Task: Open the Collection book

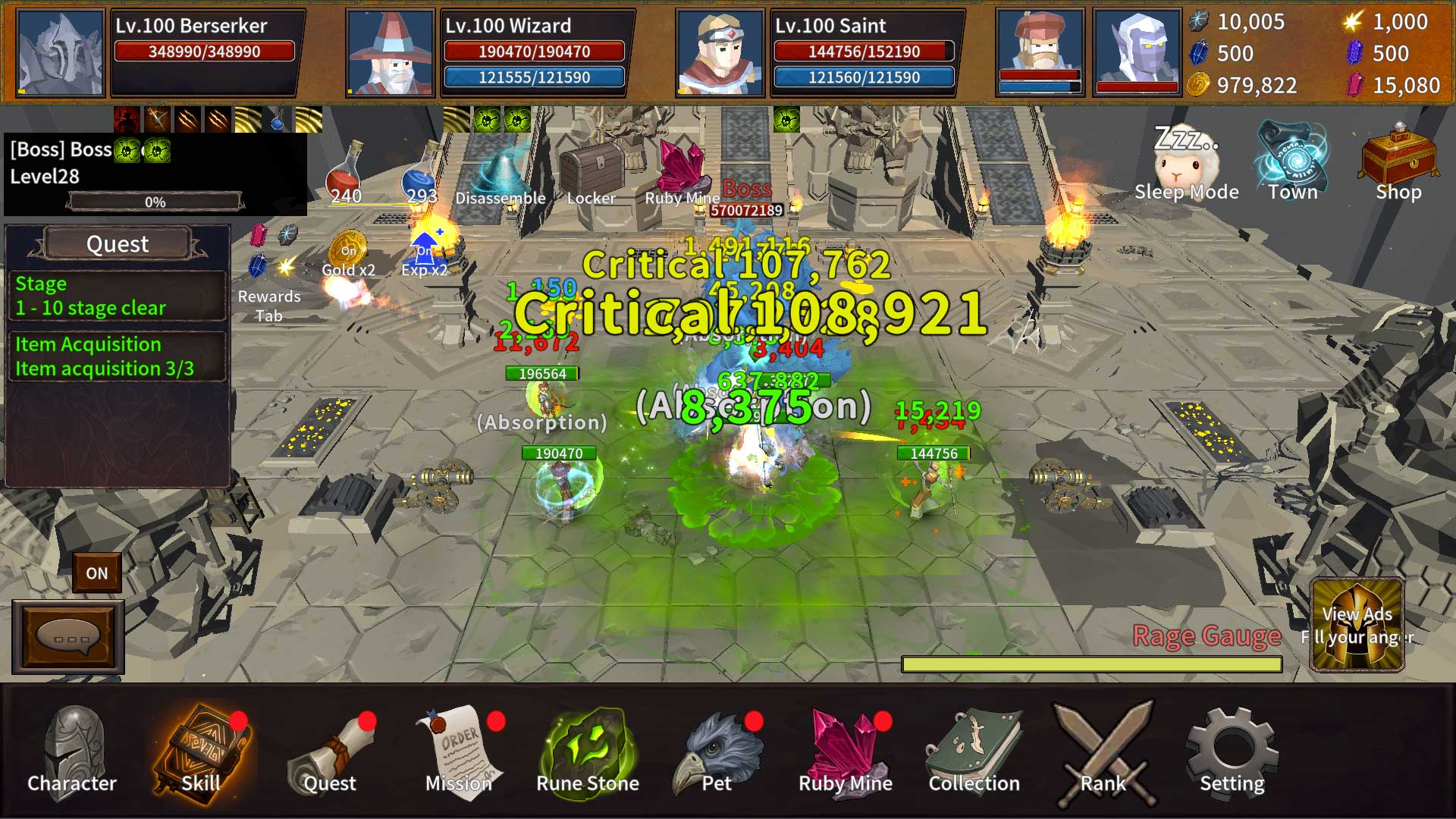Action: tap(974, 752)
